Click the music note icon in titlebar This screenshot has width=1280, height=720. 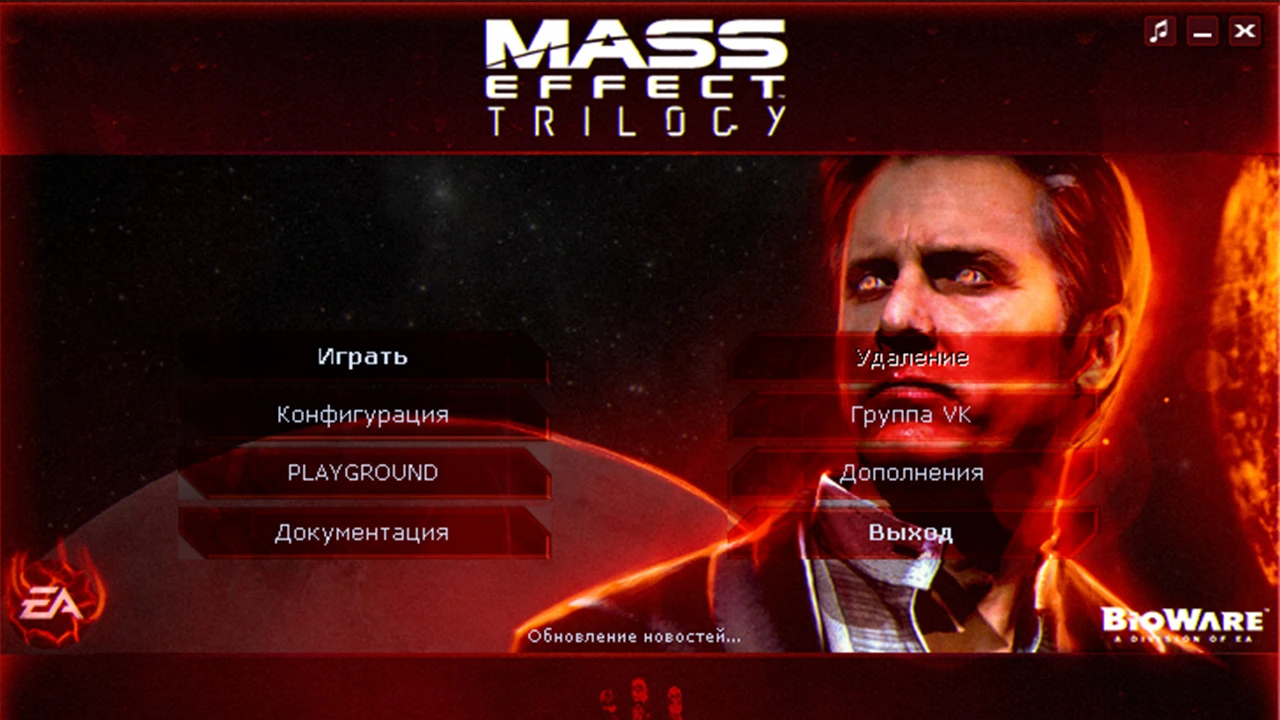1160,31
